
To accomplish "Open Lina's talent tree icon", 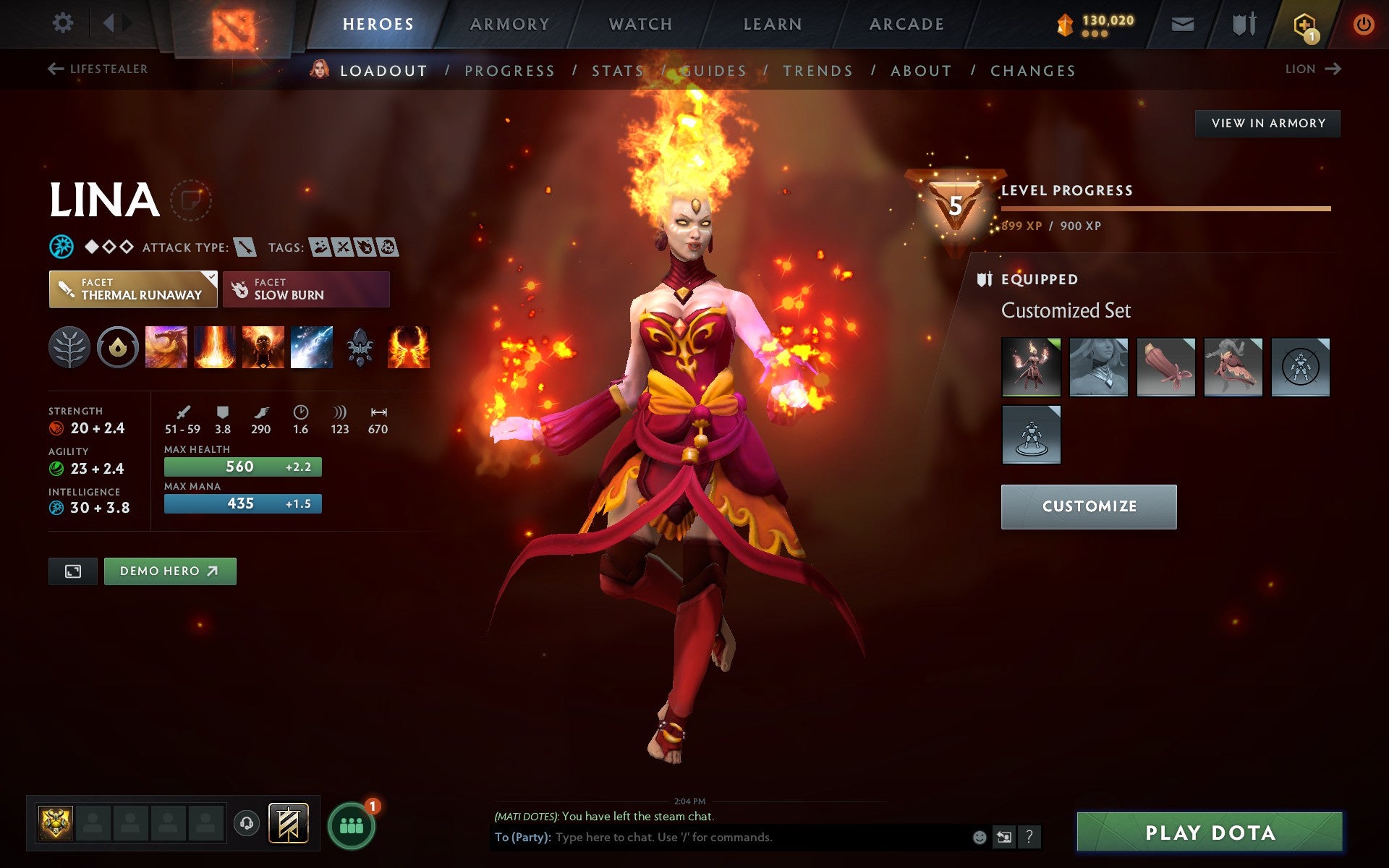I will (x=69, y=347).
